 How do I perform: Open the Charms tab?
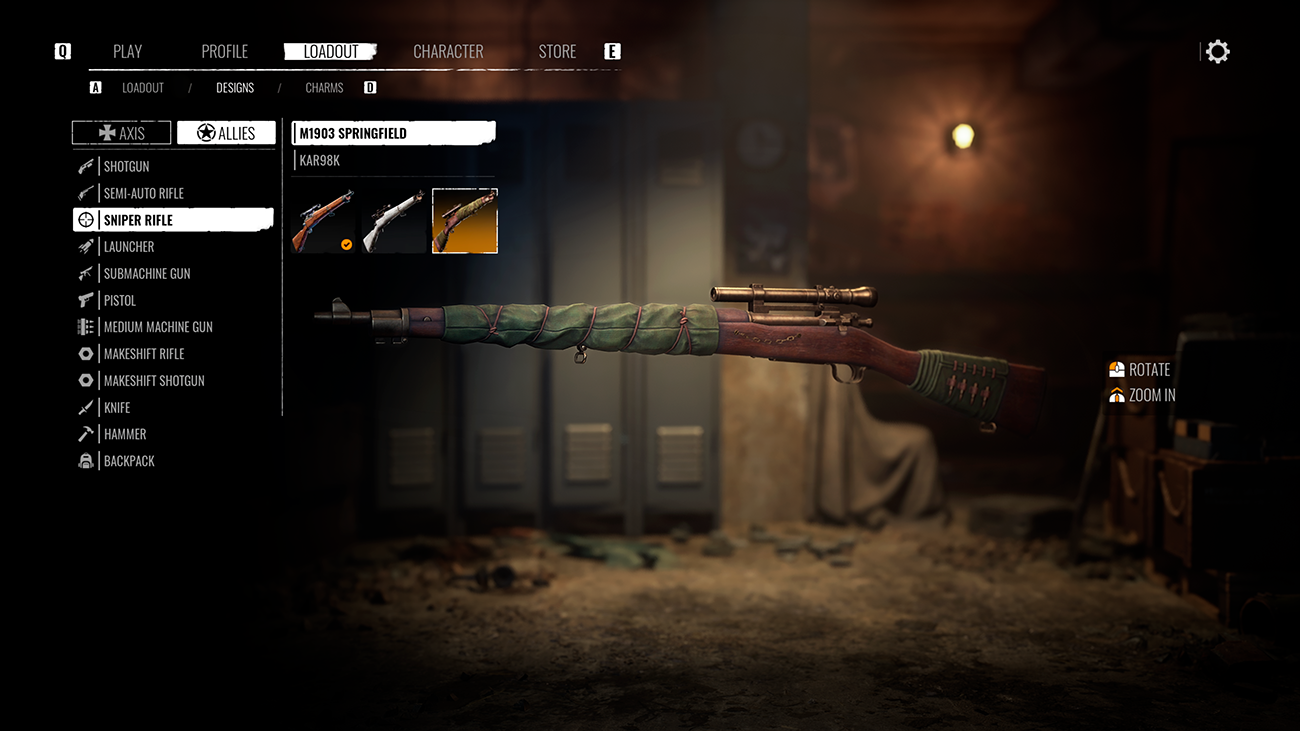click(323, 87)
